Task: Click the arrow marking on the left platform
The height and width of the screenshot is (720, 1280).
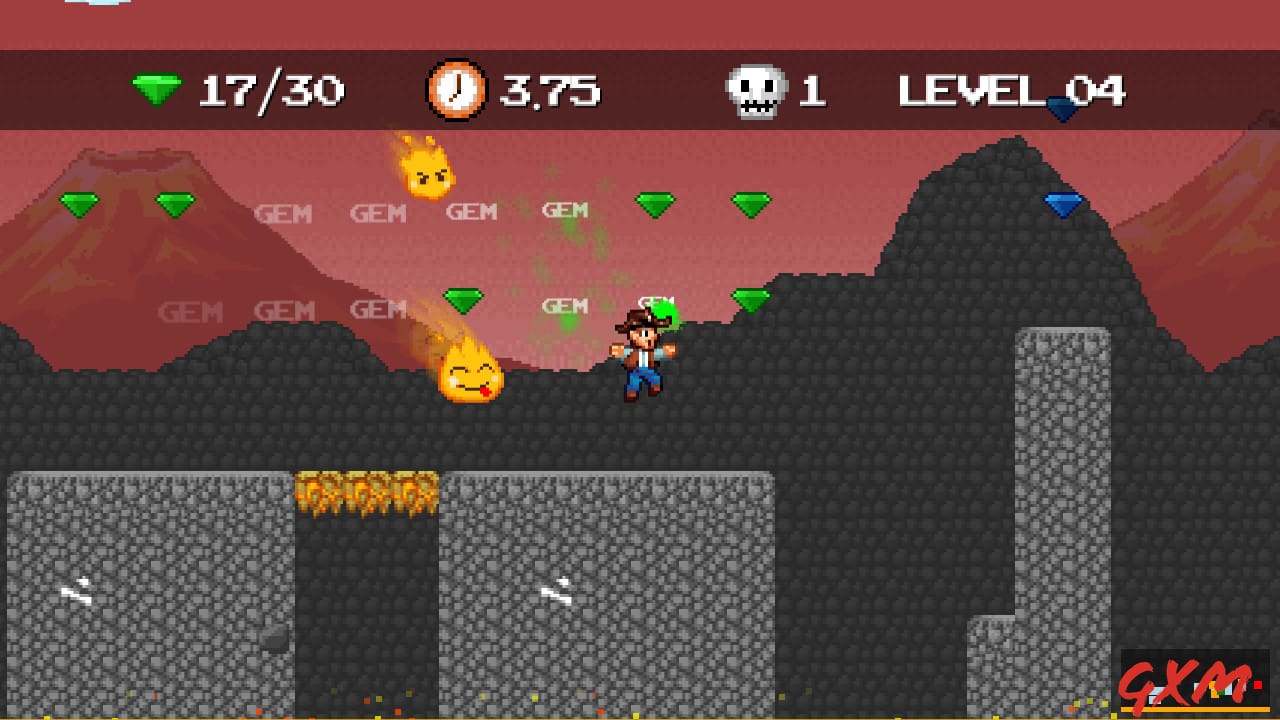Action: tap(80, 590)
